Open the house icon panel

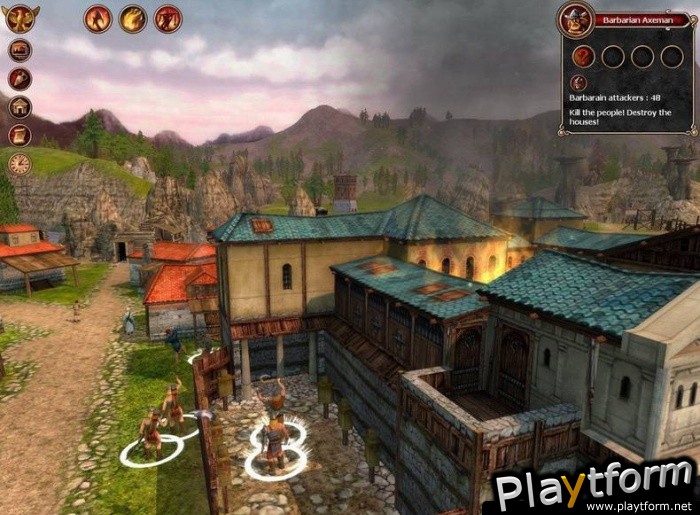[20, 107]
